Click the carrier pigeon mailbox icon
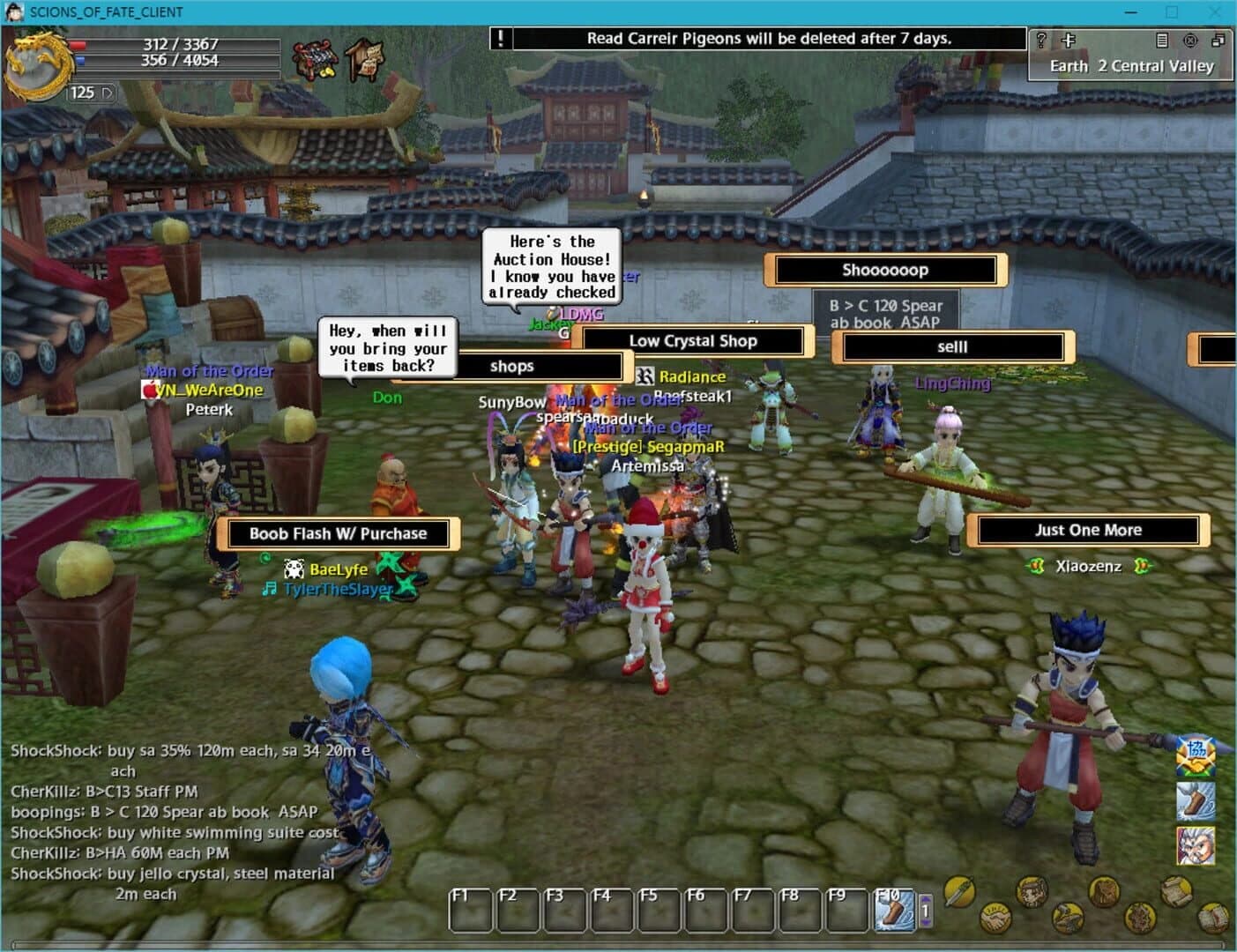 tap(363, 60)
